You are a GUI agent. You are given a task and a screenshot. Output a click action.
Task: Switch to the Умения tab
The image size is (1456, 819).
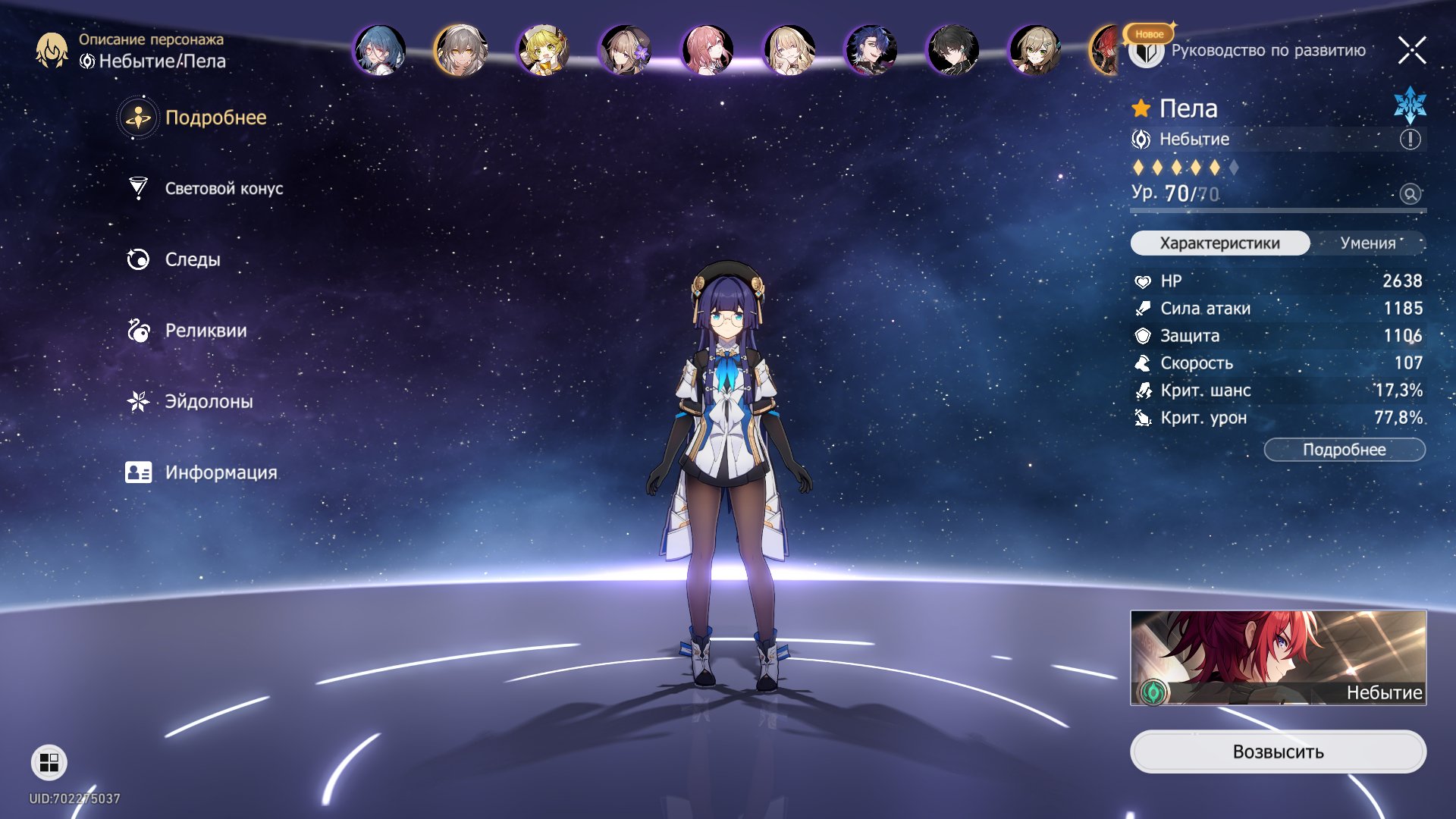pyautogui.click(x=1367, y=243)
